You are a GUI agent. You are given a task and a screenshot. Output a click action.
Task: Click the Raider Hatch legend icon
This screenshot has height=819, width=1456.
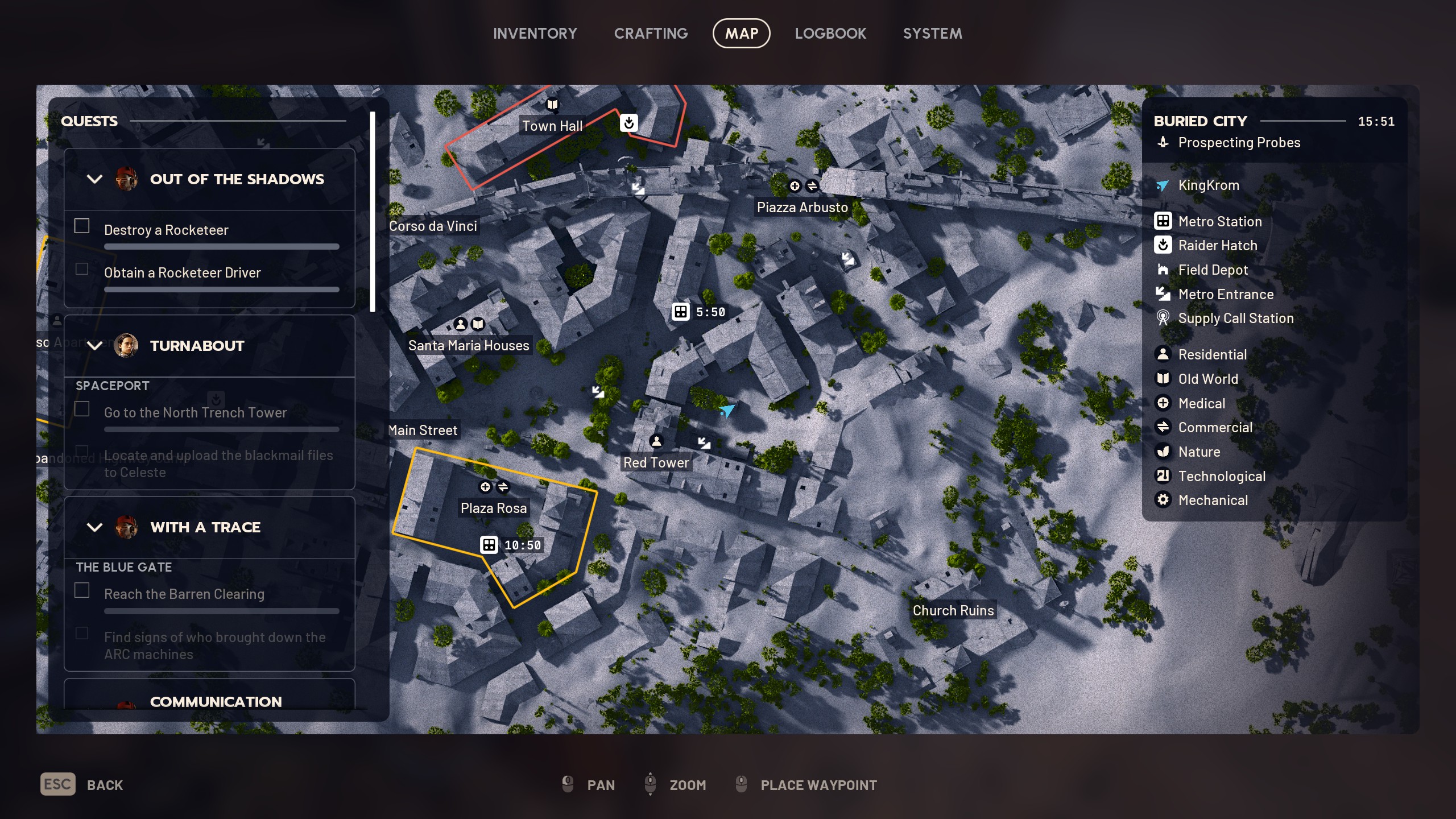[1164, 245]
